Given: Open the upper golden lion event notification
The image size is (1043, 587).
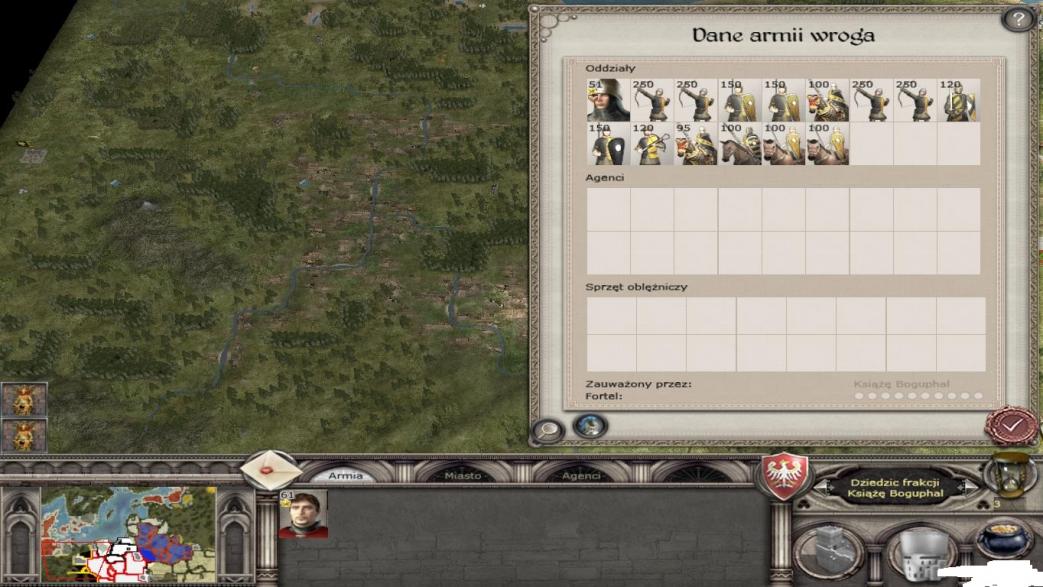Looking at the screenshot, I should click(x=24, y=400).
